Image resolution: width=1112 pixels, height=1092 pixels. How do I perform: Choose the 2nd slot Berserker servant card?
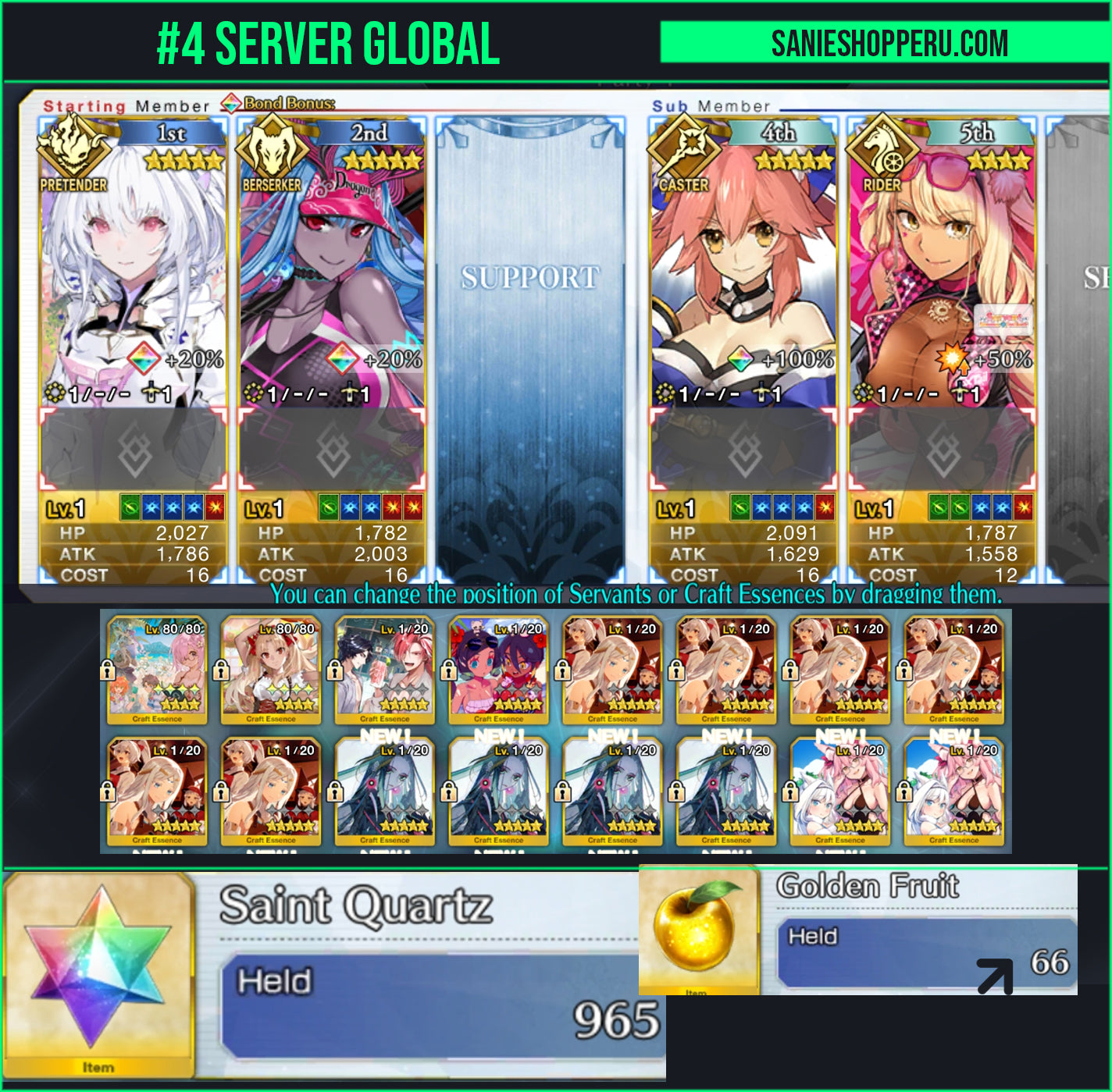point(332,265)
